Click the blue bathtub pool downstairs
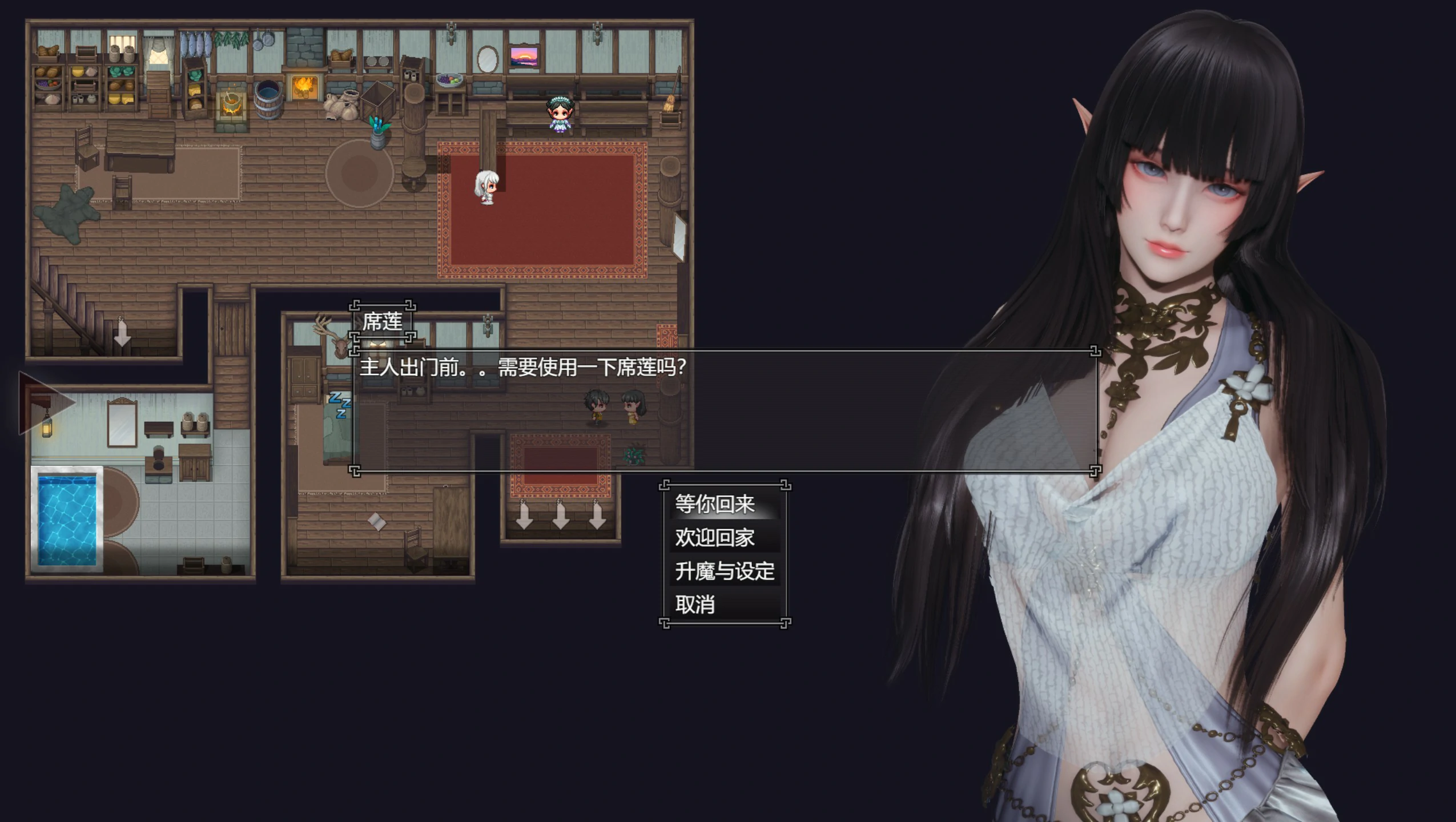The height and width of the screenshot is (822, 1456). [69, 522]
